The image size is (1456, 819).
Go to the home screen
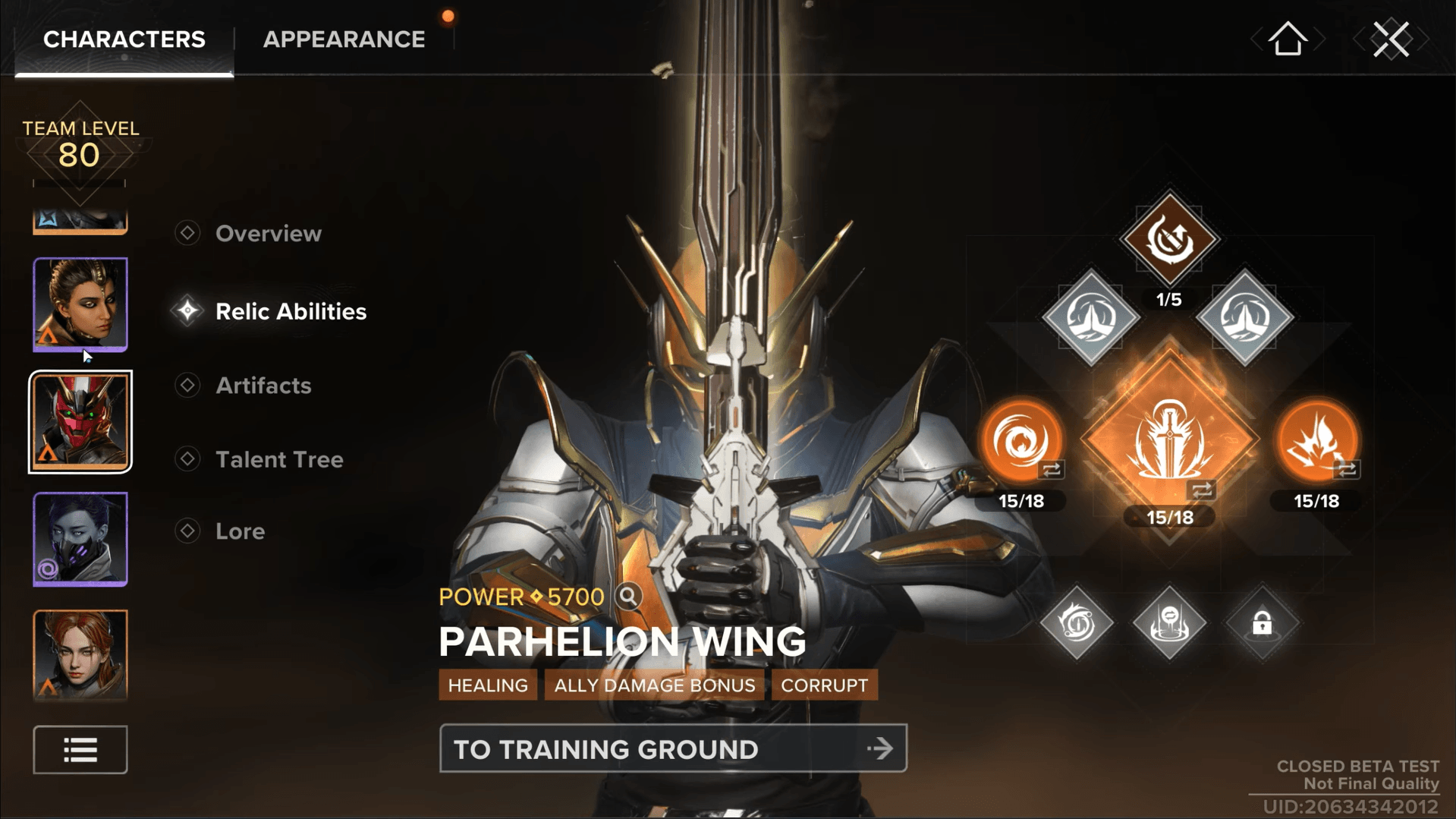1288,39
